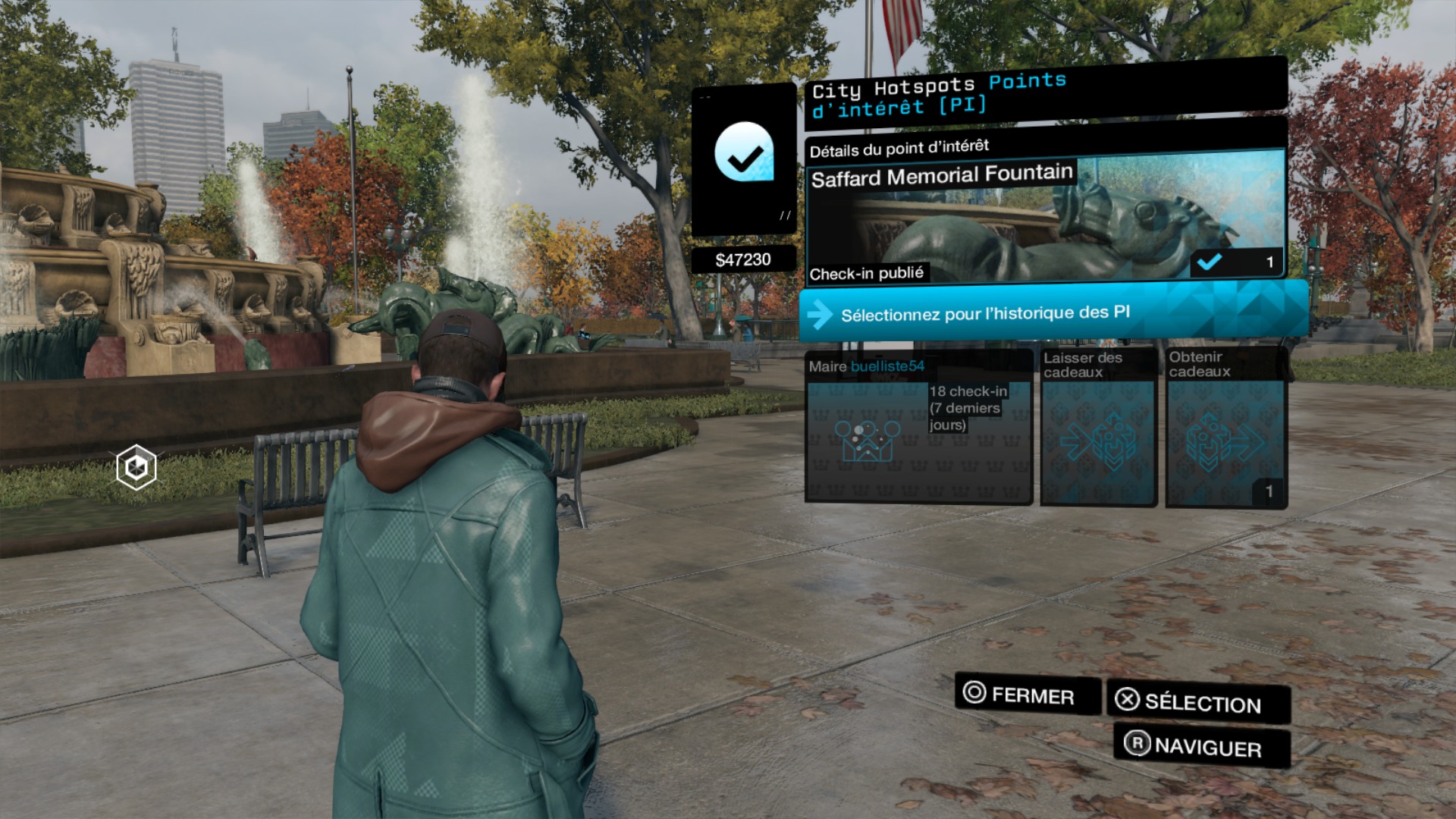Viewport: 1456px width, 819px height.
Task: Click the NAVIGUER button
Action: click(1202, 746)
